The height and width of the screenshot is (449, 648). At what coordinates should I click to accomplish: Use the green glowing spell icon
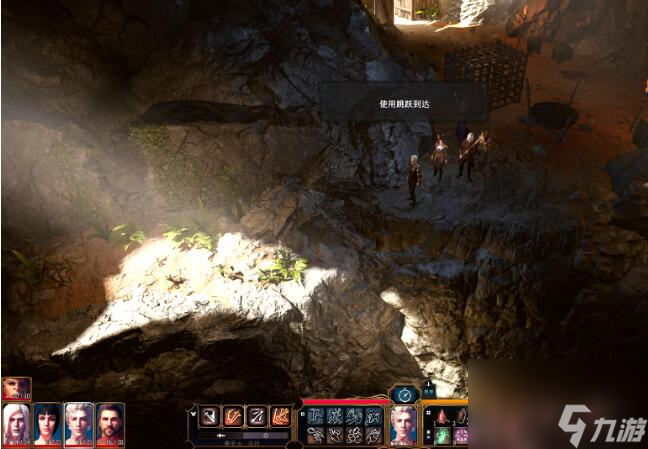[x=443, y=435]
